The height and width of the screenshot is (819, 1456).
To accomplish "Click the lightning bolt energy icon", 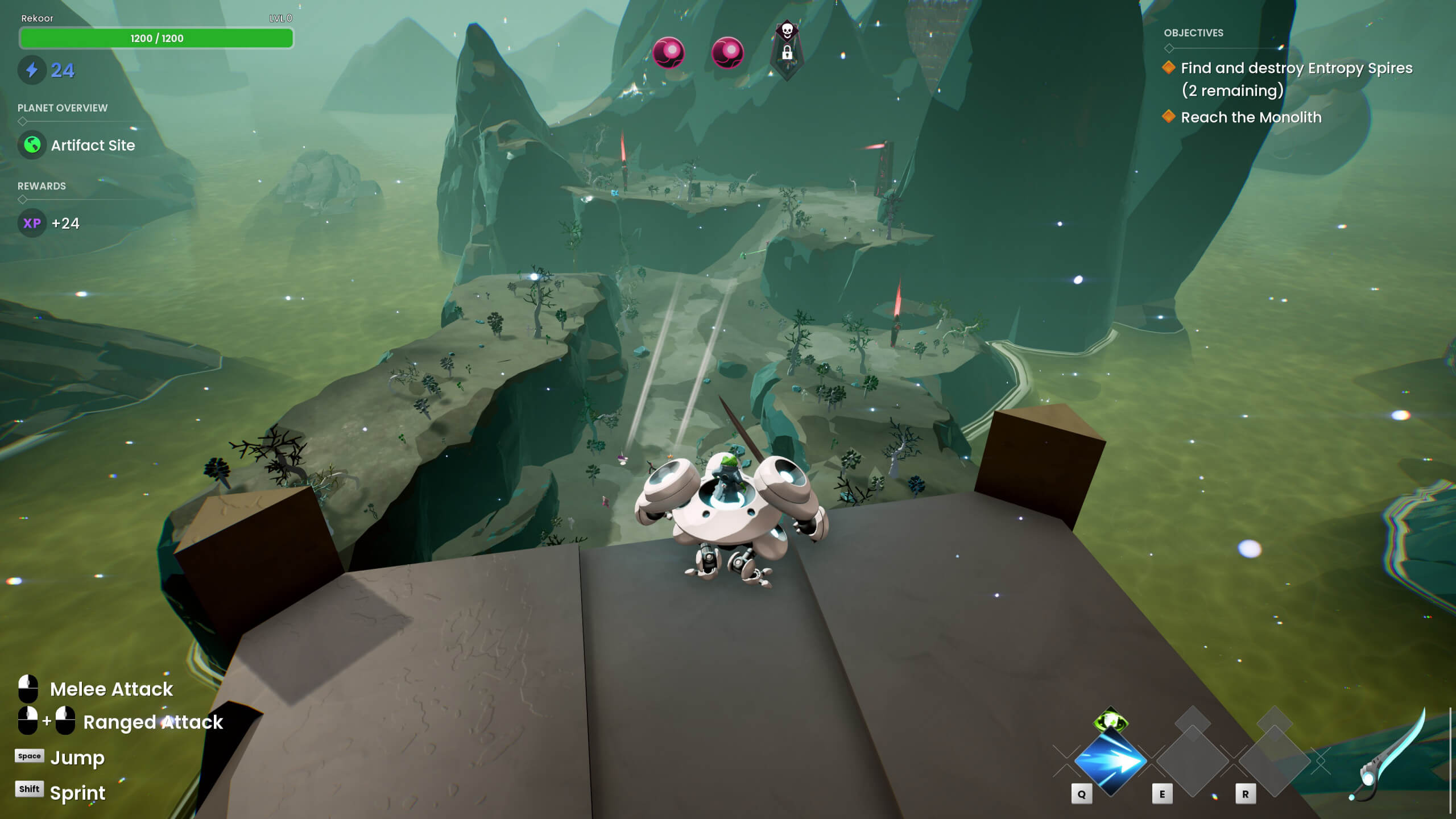I will click(32, 70).
